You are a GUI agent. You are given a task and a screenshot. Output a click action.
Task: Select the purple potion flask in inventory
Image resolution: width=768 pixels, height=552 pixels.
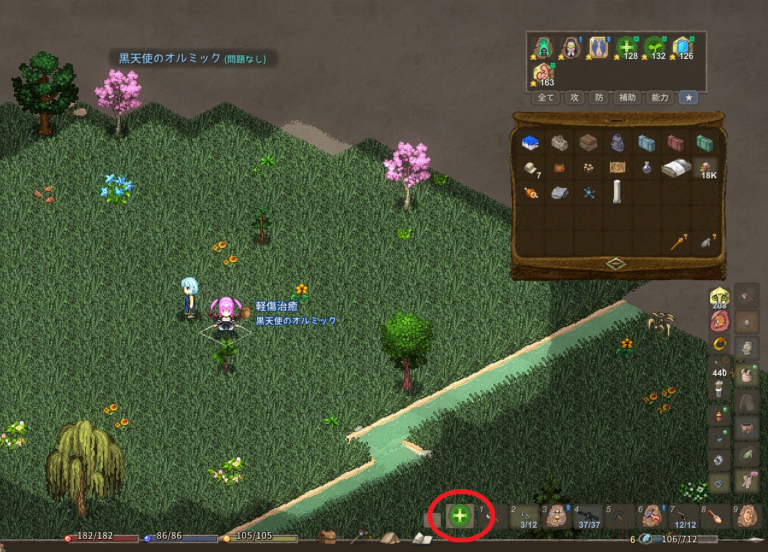[x=647, y=168]
